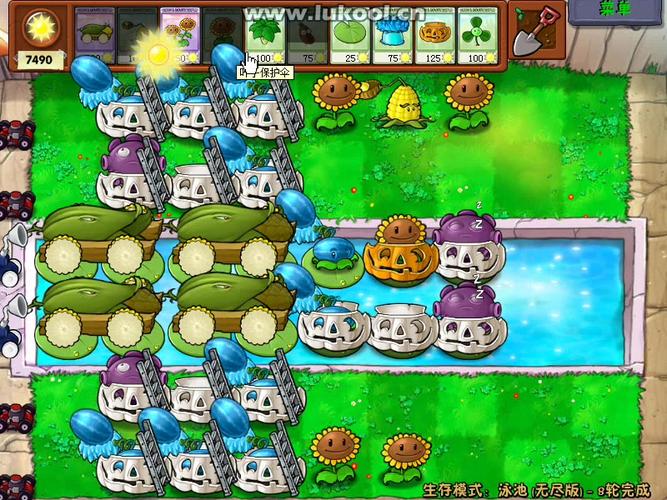
Task: Select the Umbrella Leaf seed packet
Action: [264, 35]
